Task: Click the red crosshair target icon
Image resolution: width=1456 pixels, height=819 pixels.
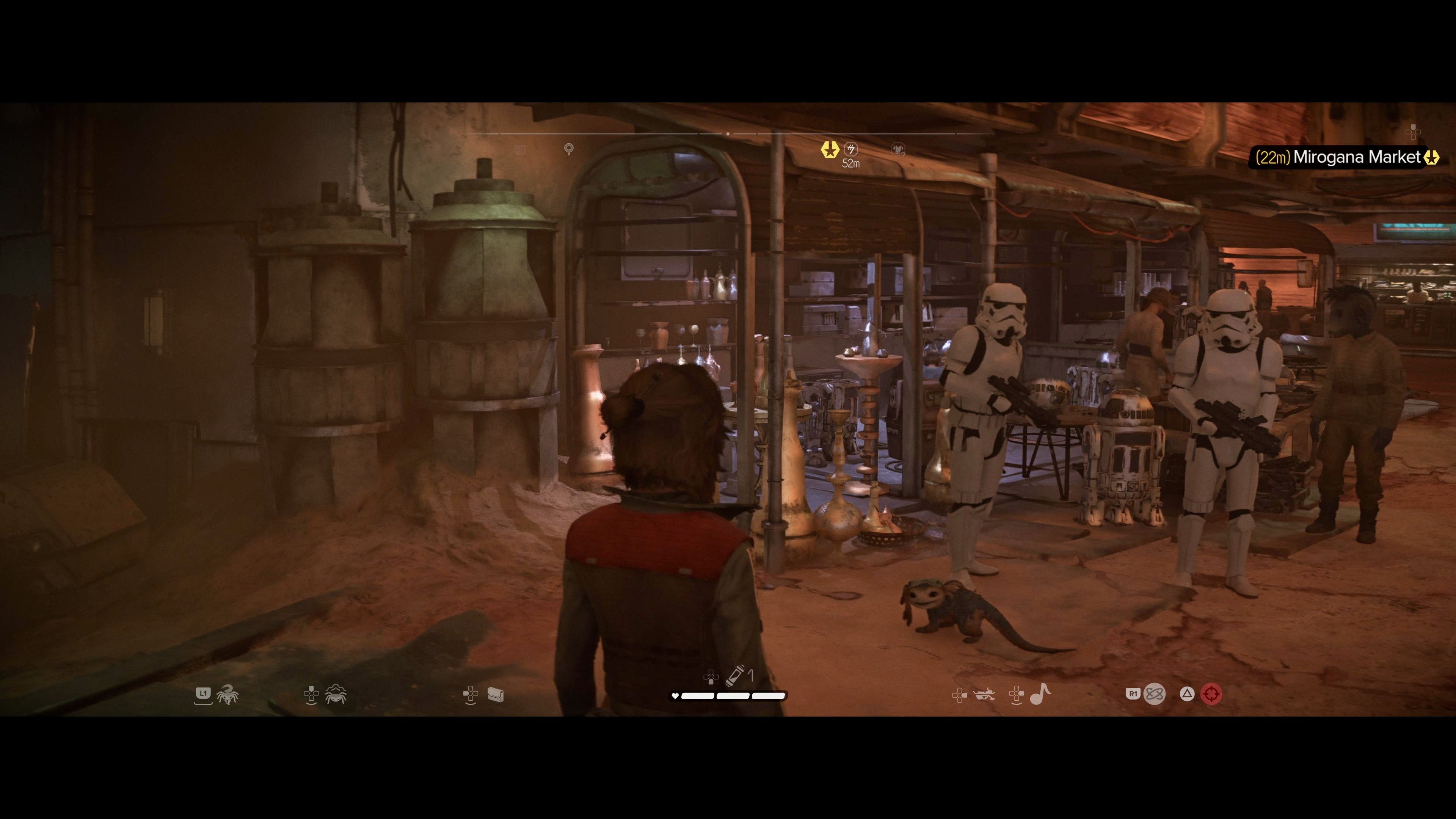Action: pyautogui.click(x=1211, y=693)
